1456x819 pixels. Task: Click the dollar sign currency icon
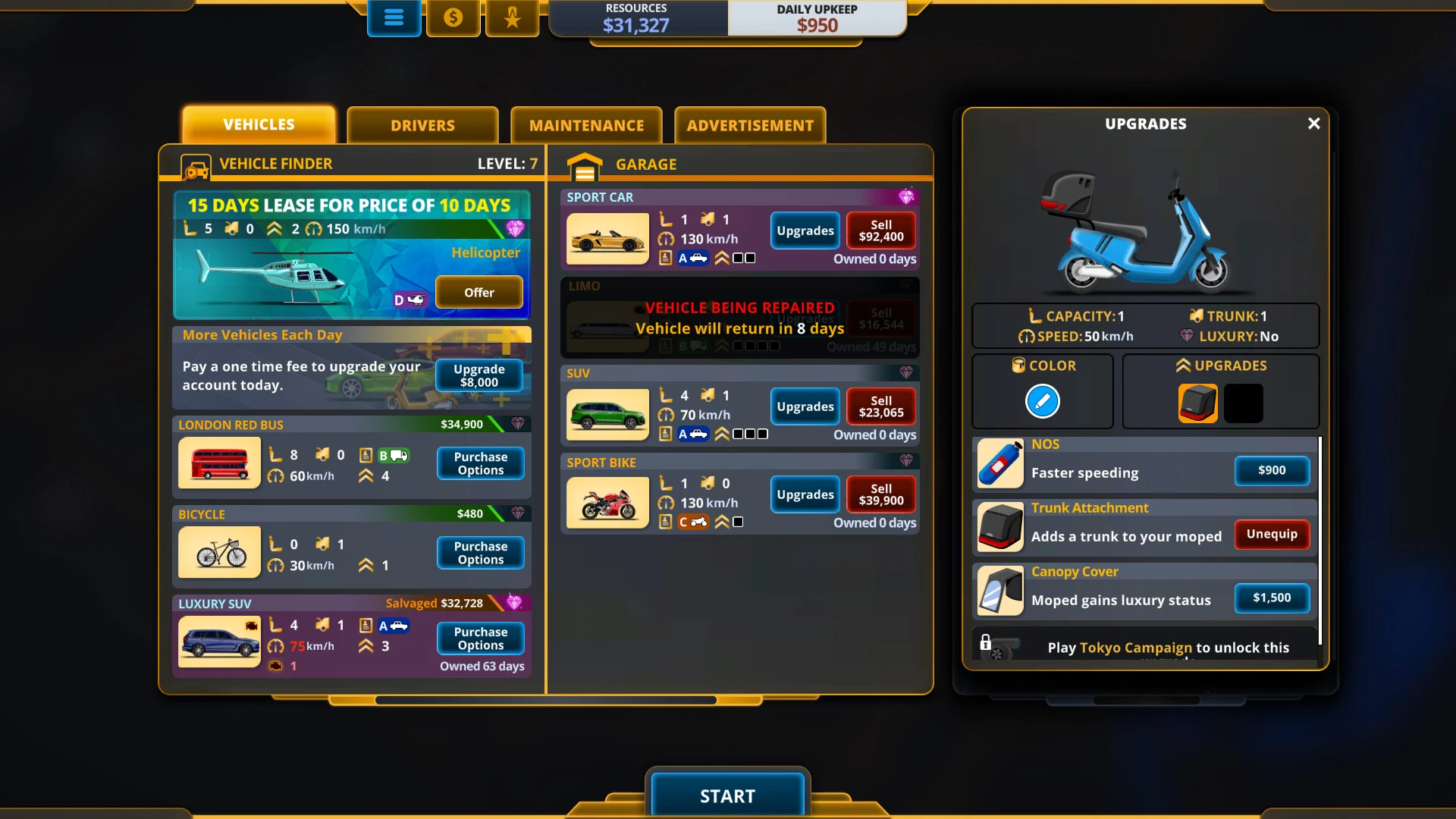click(x=453, y=17)
